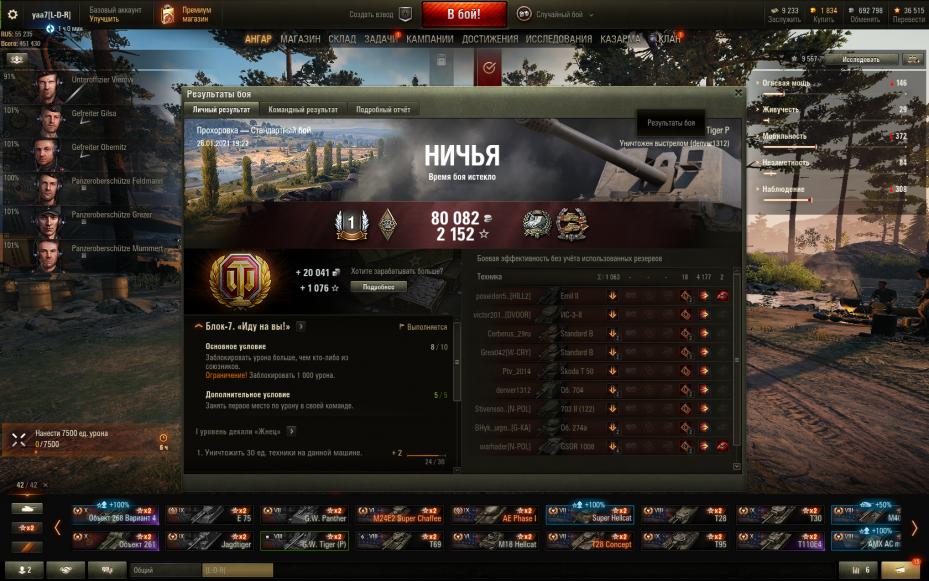The height and width of the screenshot is (581, 929).
Task: Go to the «Казарма» barracks section
Action: point(620,39)
